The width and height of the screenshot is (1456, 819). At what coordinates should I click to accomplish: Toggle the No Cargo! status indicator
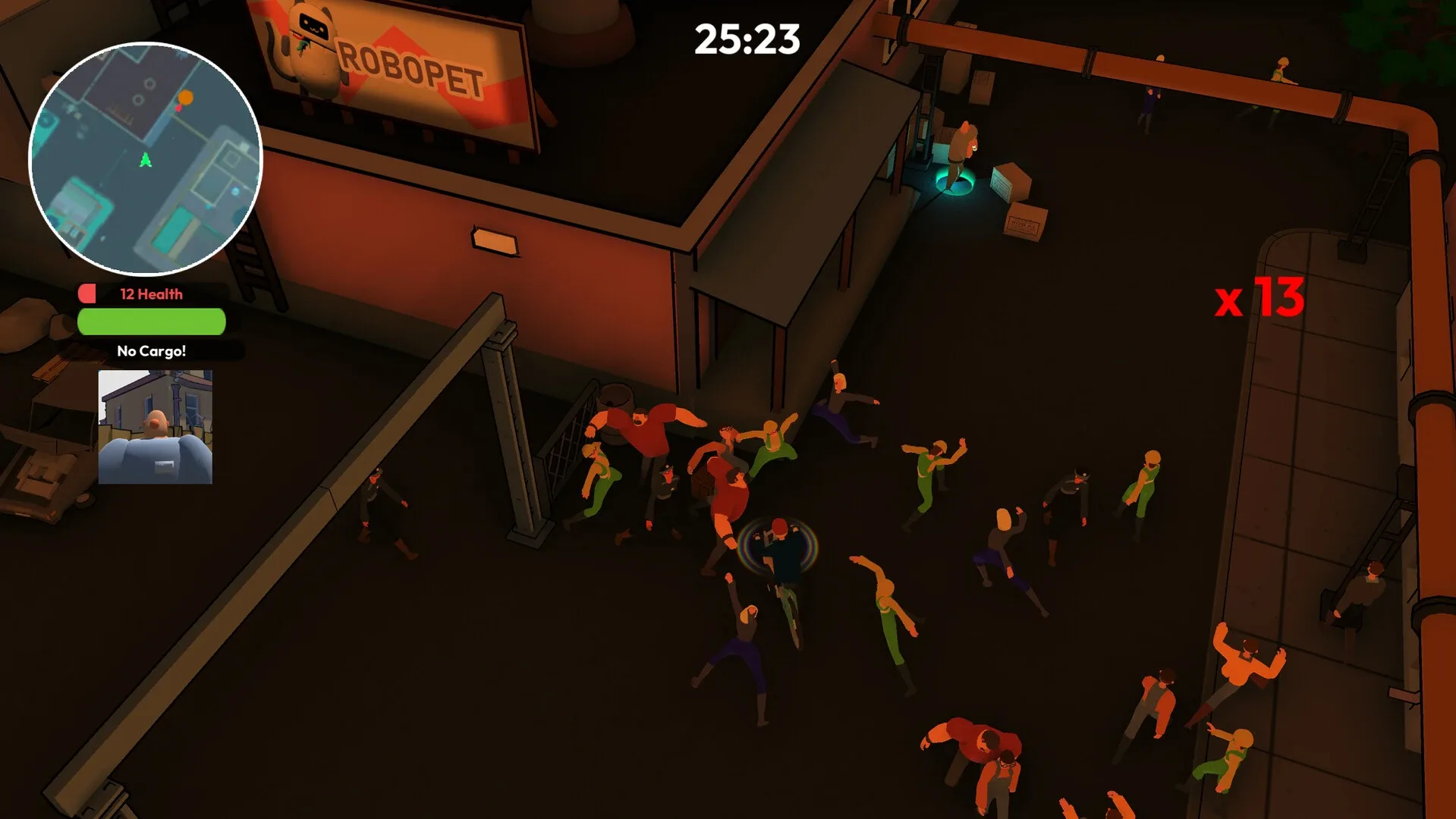(x=150, y=350)
